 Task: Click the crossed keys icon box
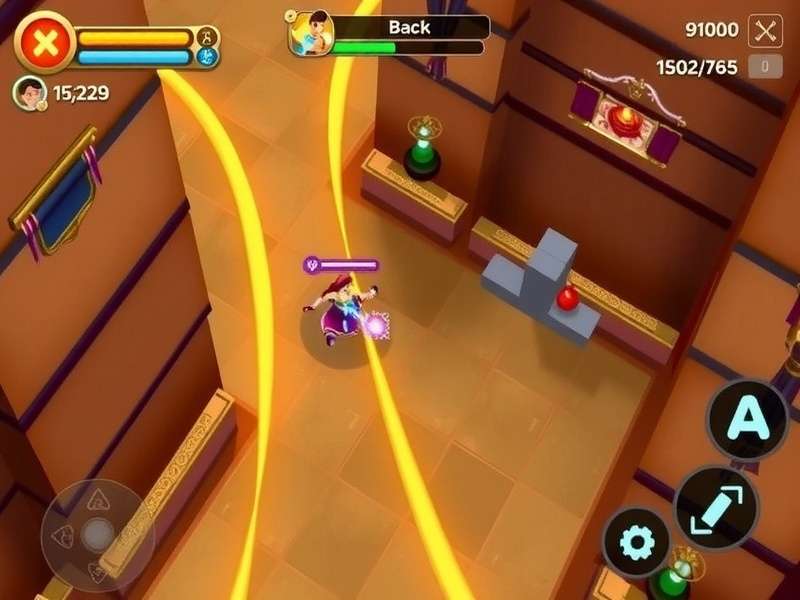pos(766,30)
